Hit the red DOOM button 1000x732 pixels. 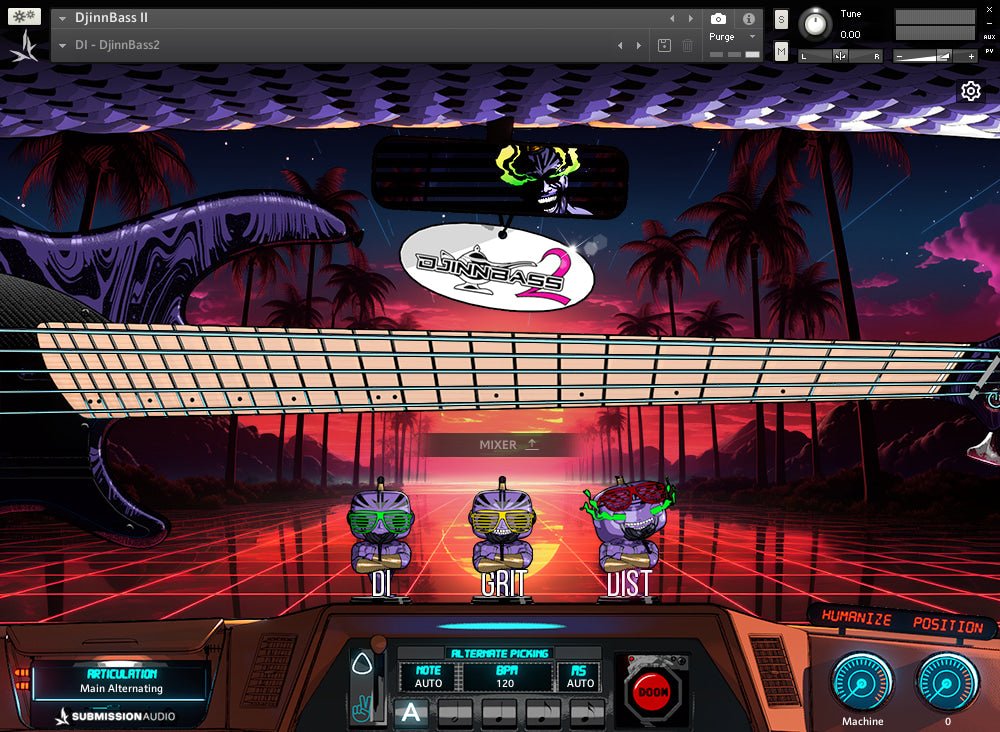pos(653,690)
